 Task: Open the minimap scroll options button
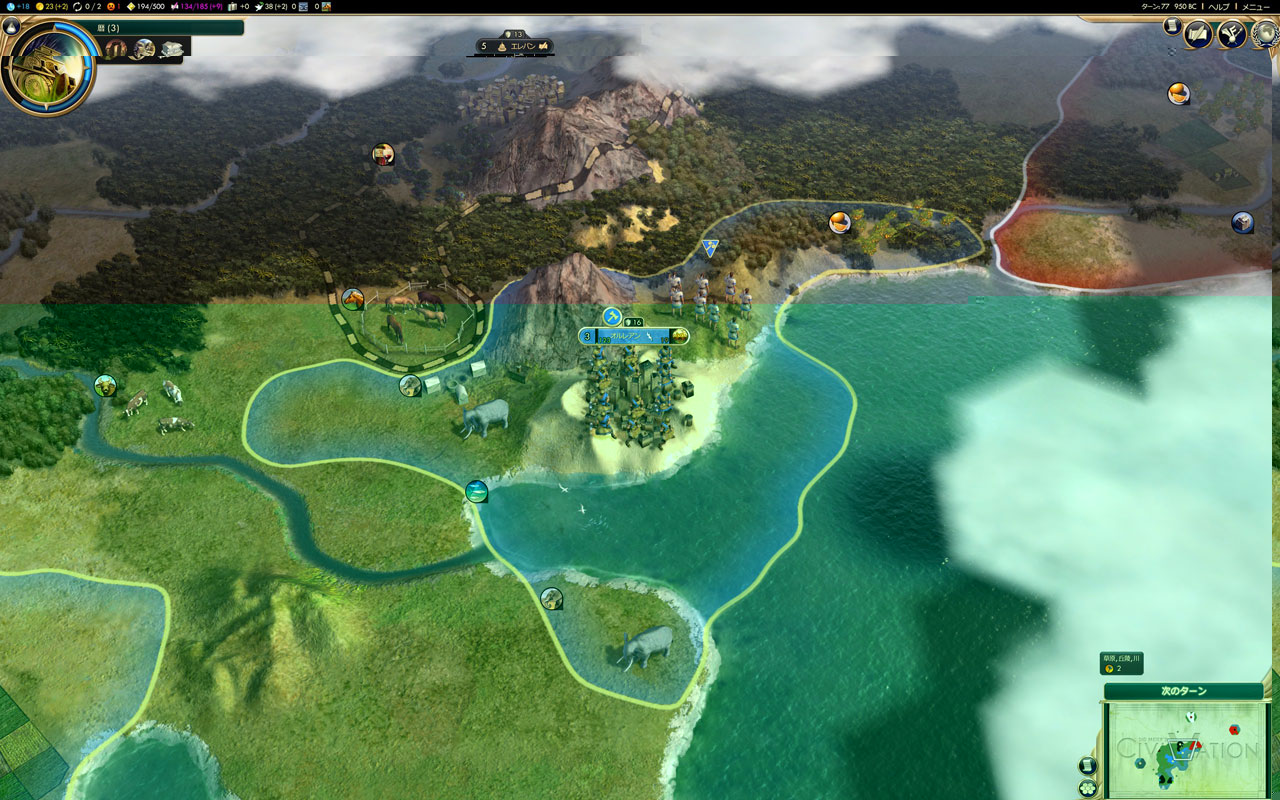click(1087, 765)
